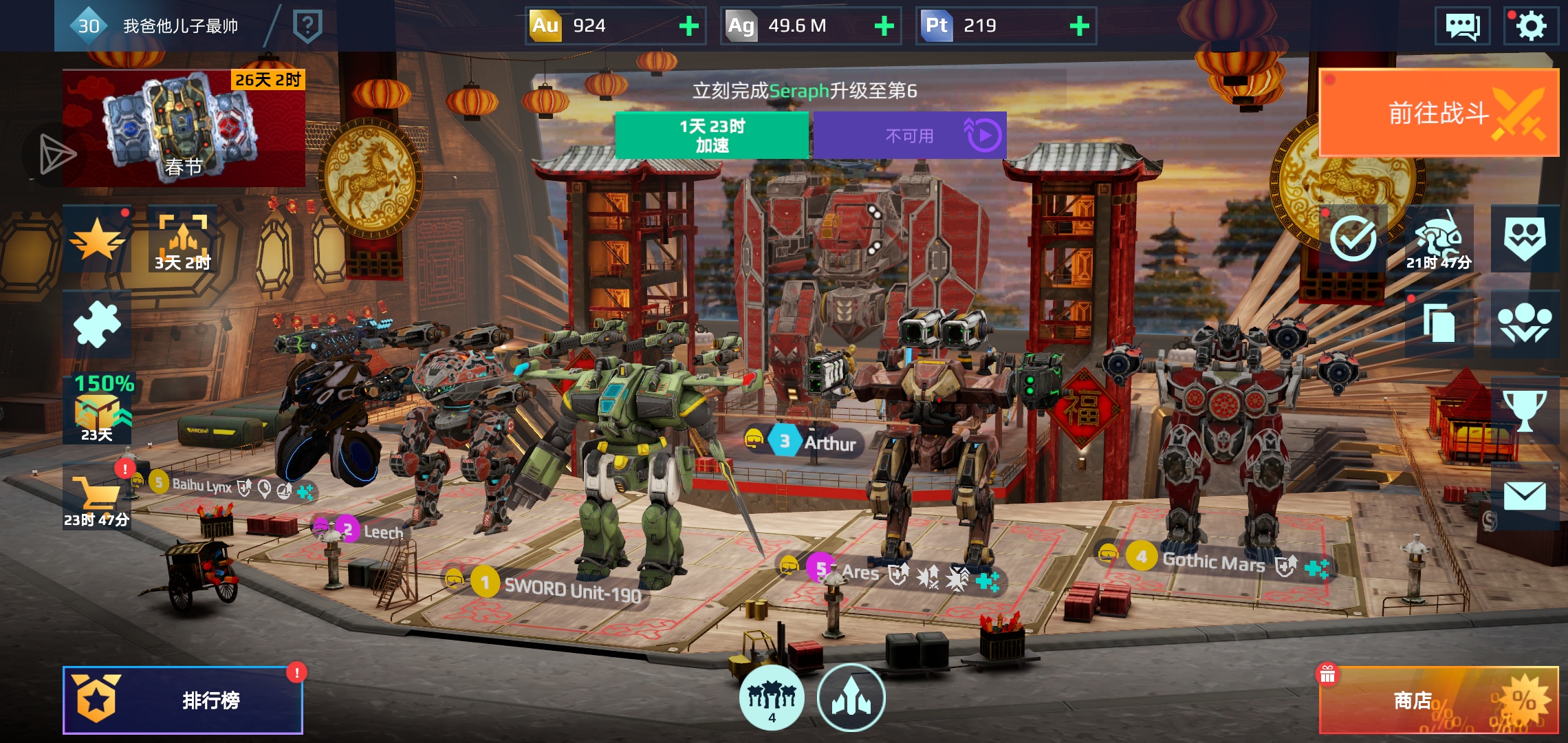Screen dimensions: 1568x743
Task: Open the chat messages icon
Action: click(1462, 26)
